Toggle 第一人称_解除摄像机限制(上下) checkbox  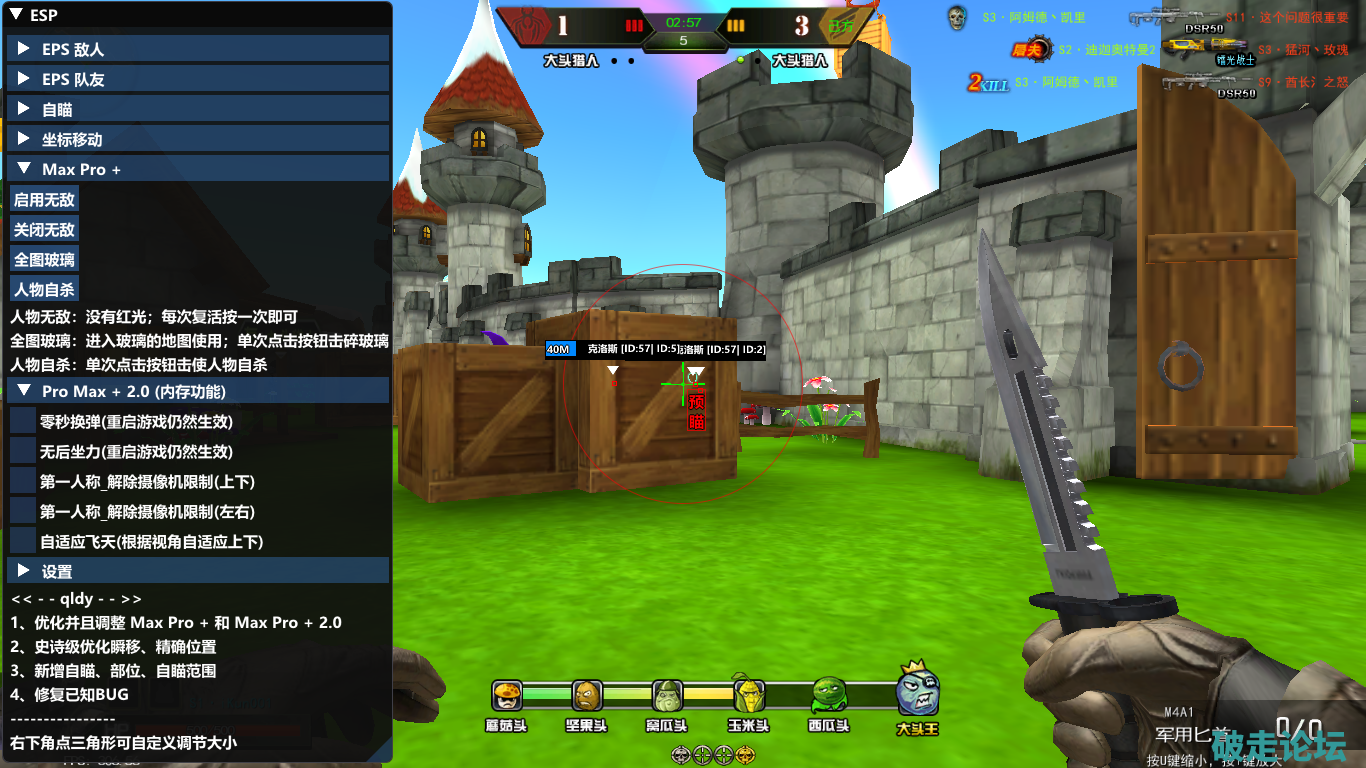click(x=23, y=482)
